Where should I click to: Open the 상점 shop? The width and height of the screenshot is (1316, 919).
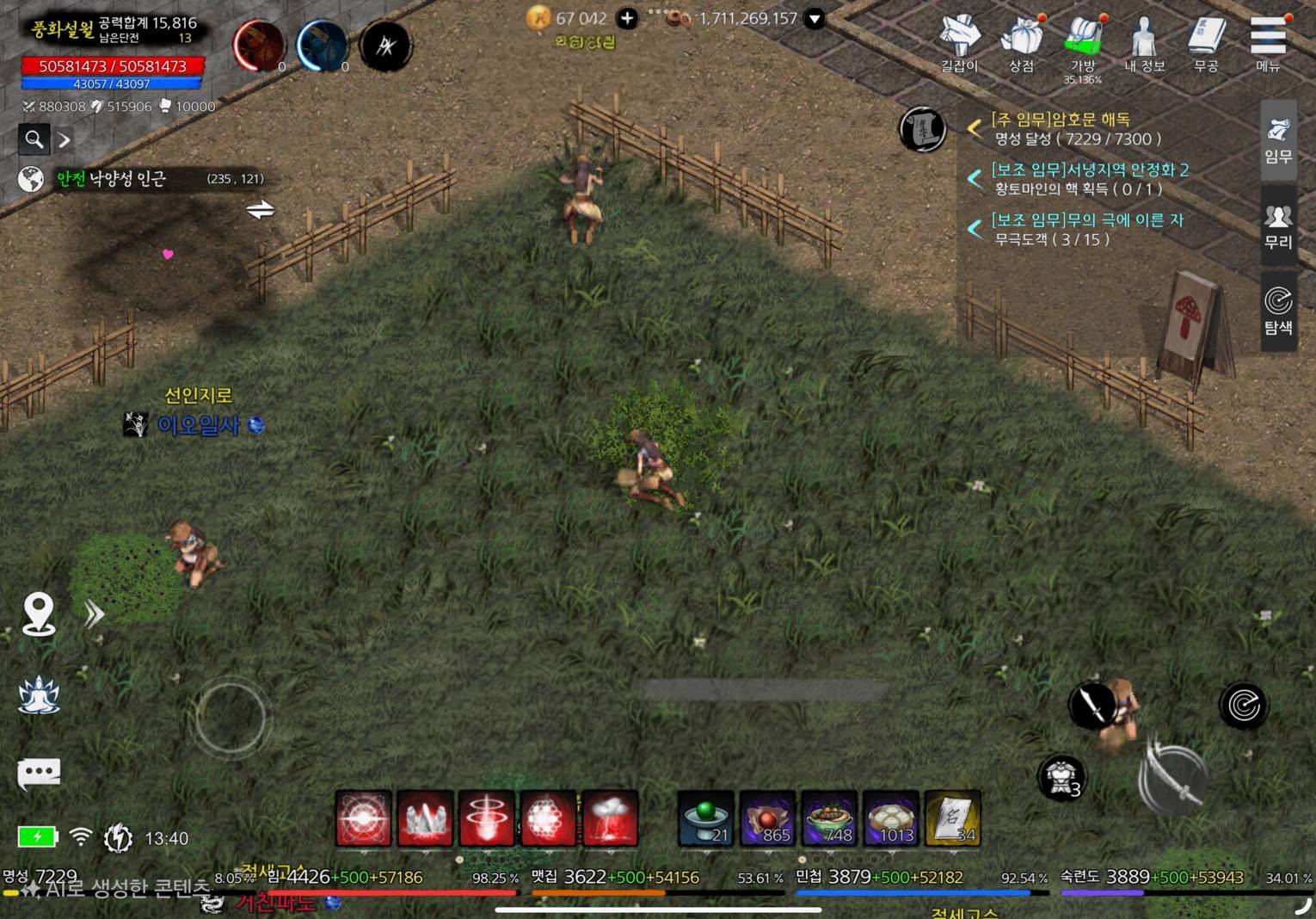tap(1021, 41)
